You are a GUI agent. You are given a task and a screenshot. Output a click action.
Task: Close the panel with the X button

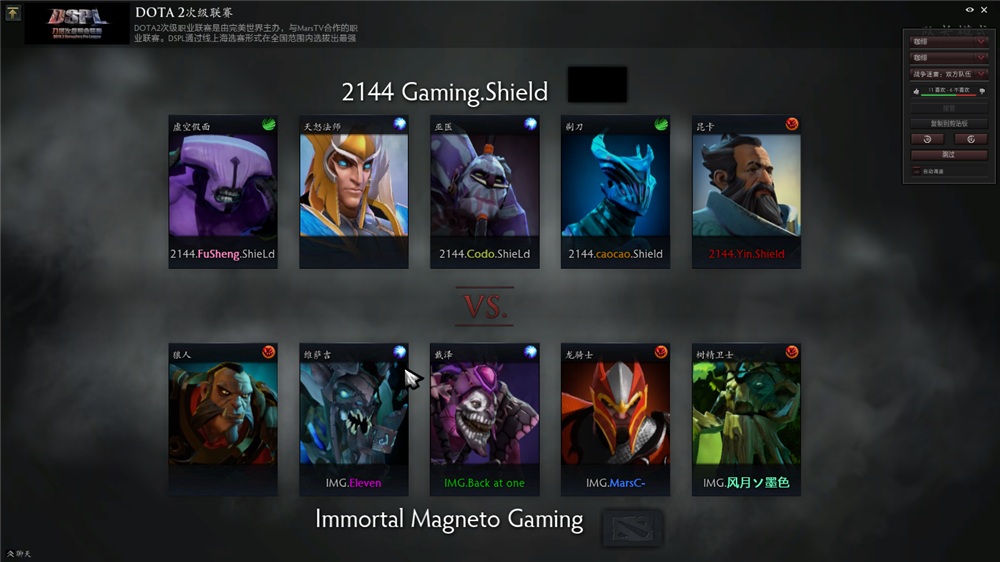[985, 9]
